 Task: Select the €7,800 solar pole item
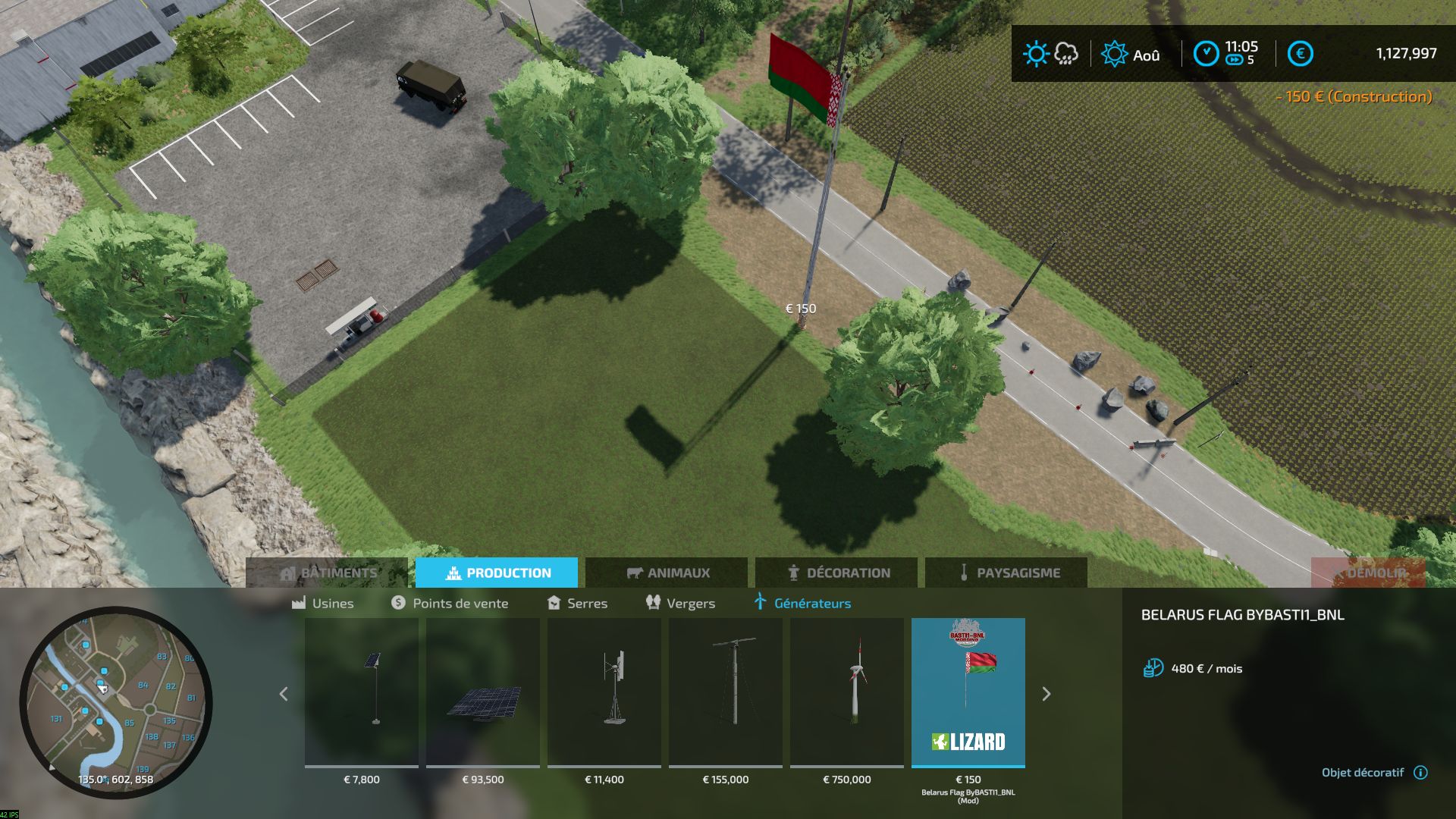(x=362, y=692)
